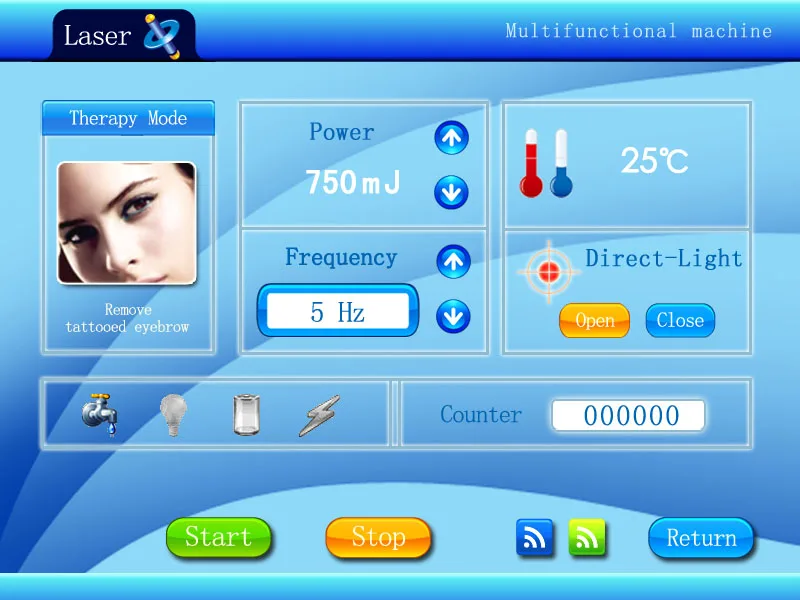Click the Laser logo header
Viewport: 800px width, 600px height.
tap(120, 36)
